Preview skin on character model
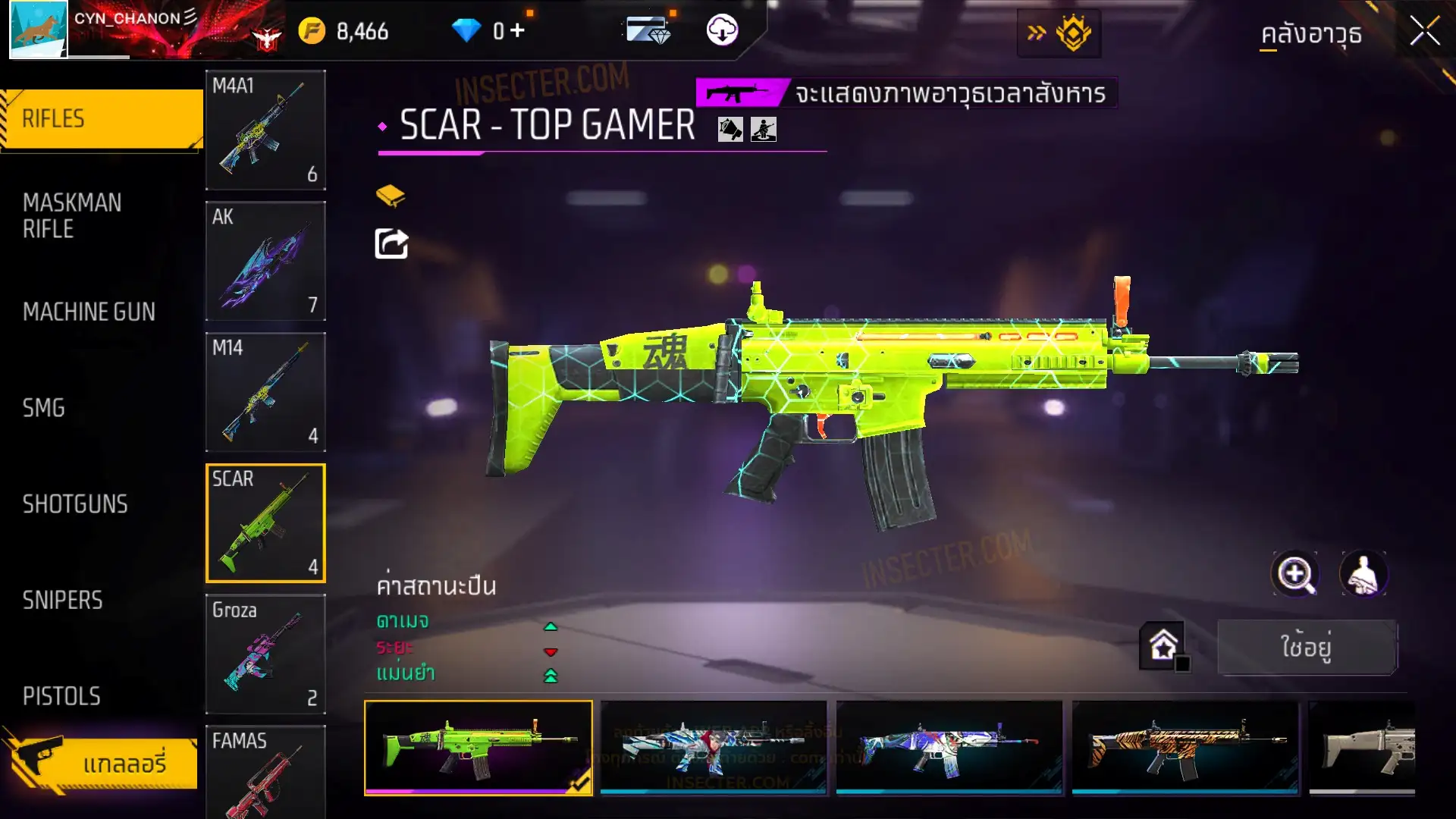The image size is (1456, 819). (x=1363, y=574)
